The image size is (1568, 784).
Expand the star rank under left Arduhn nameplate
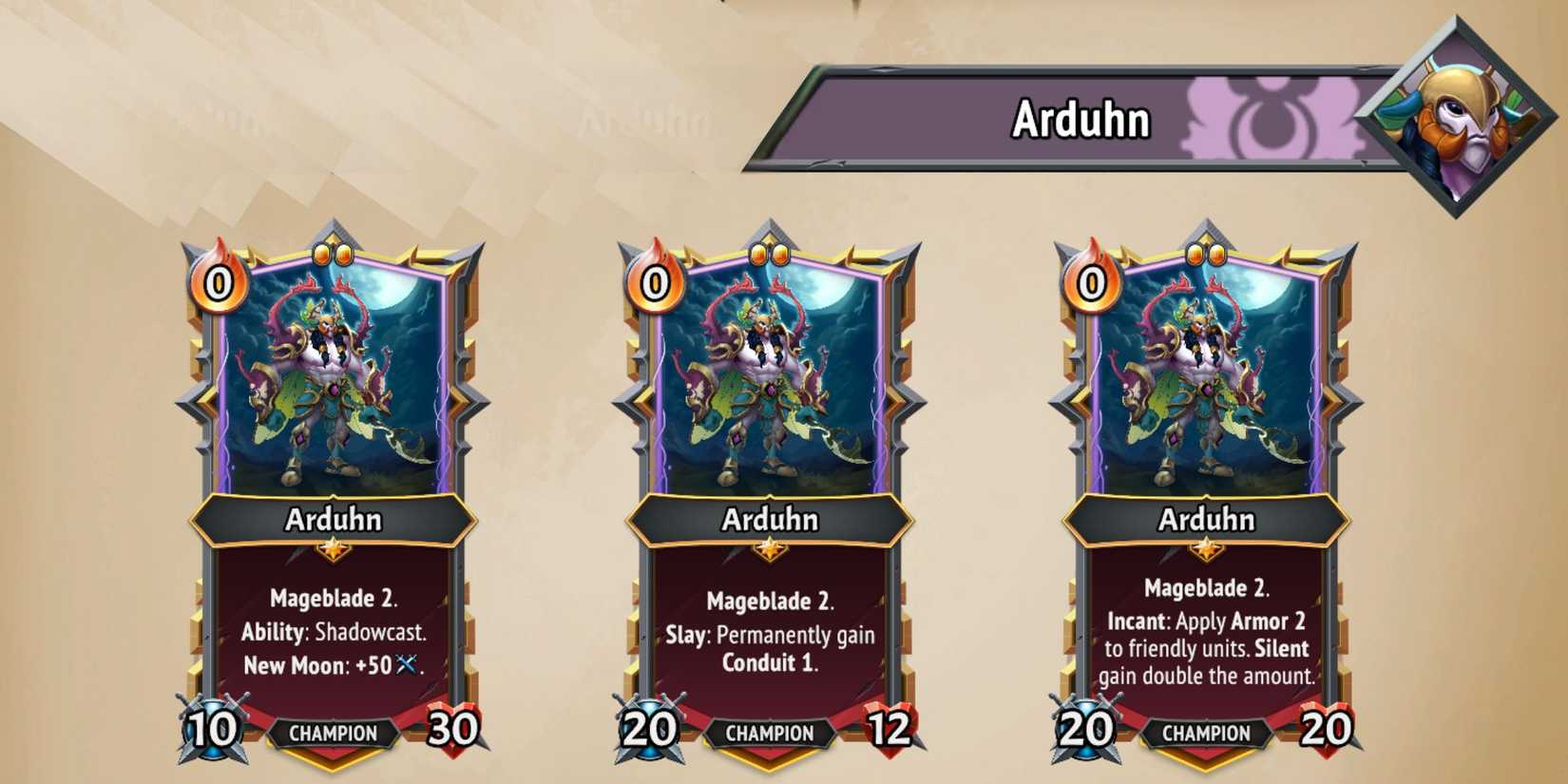(x=335, y=548)
